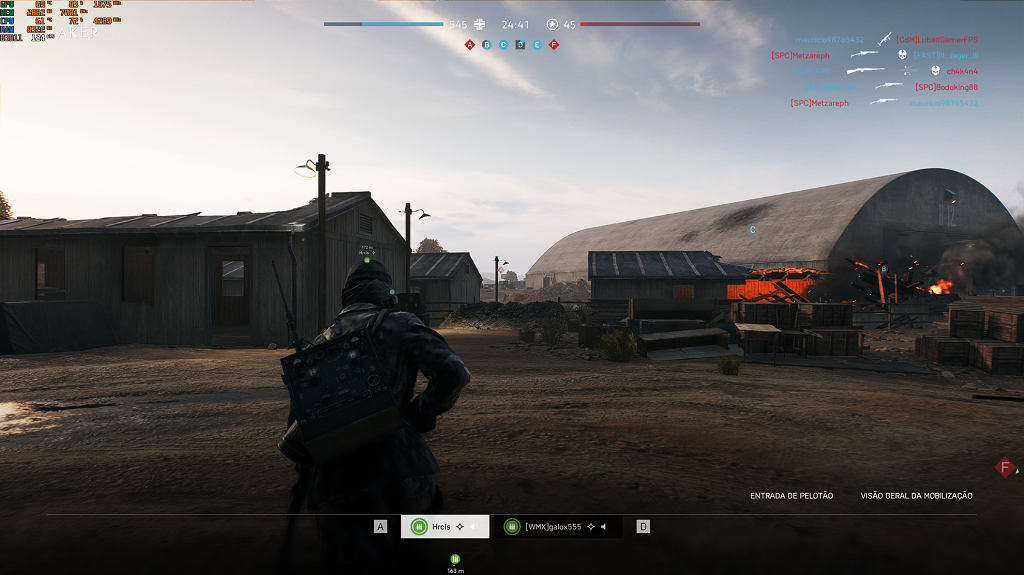
Task: Select the blue objective E flag icon
Action: (x=537, y=45)
